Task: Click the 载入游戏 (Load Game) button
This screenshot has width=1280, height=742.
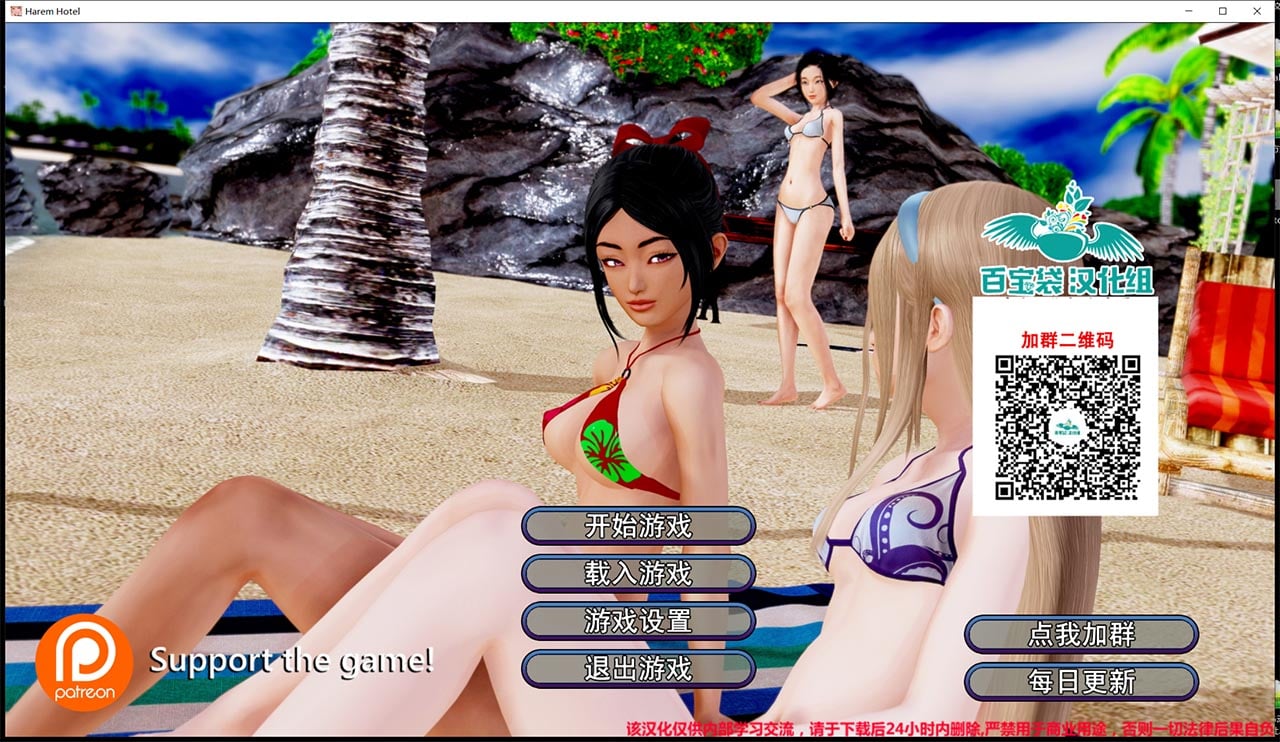Action: 640,574
